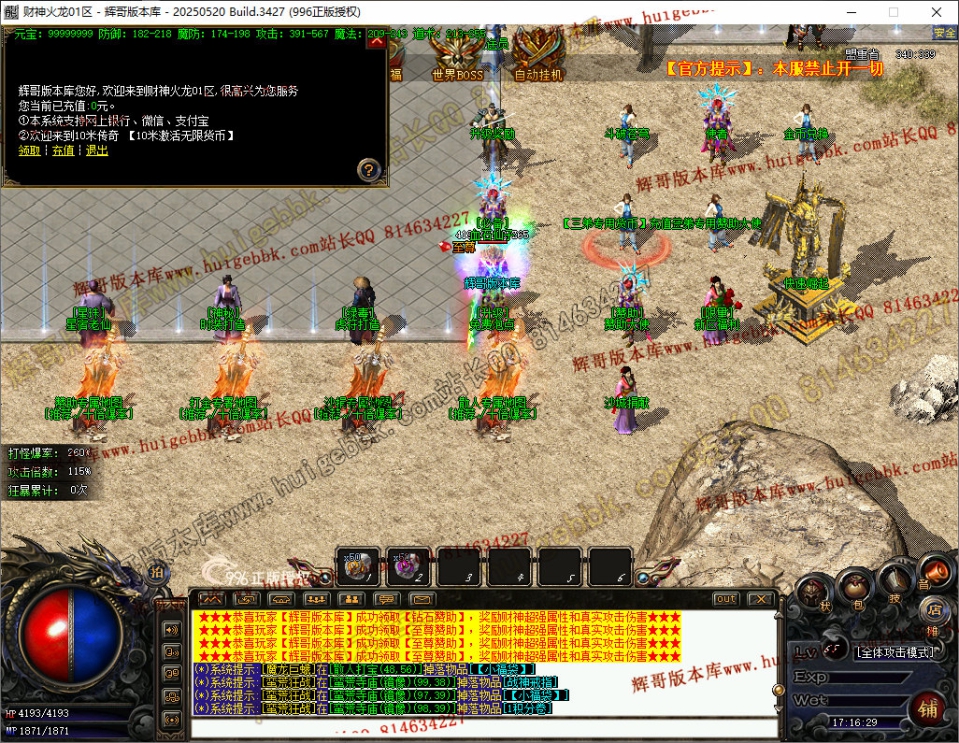Click the 领取 claim link in the dialog
Viewport: 959px width, 743px height.
pos(29,150)
